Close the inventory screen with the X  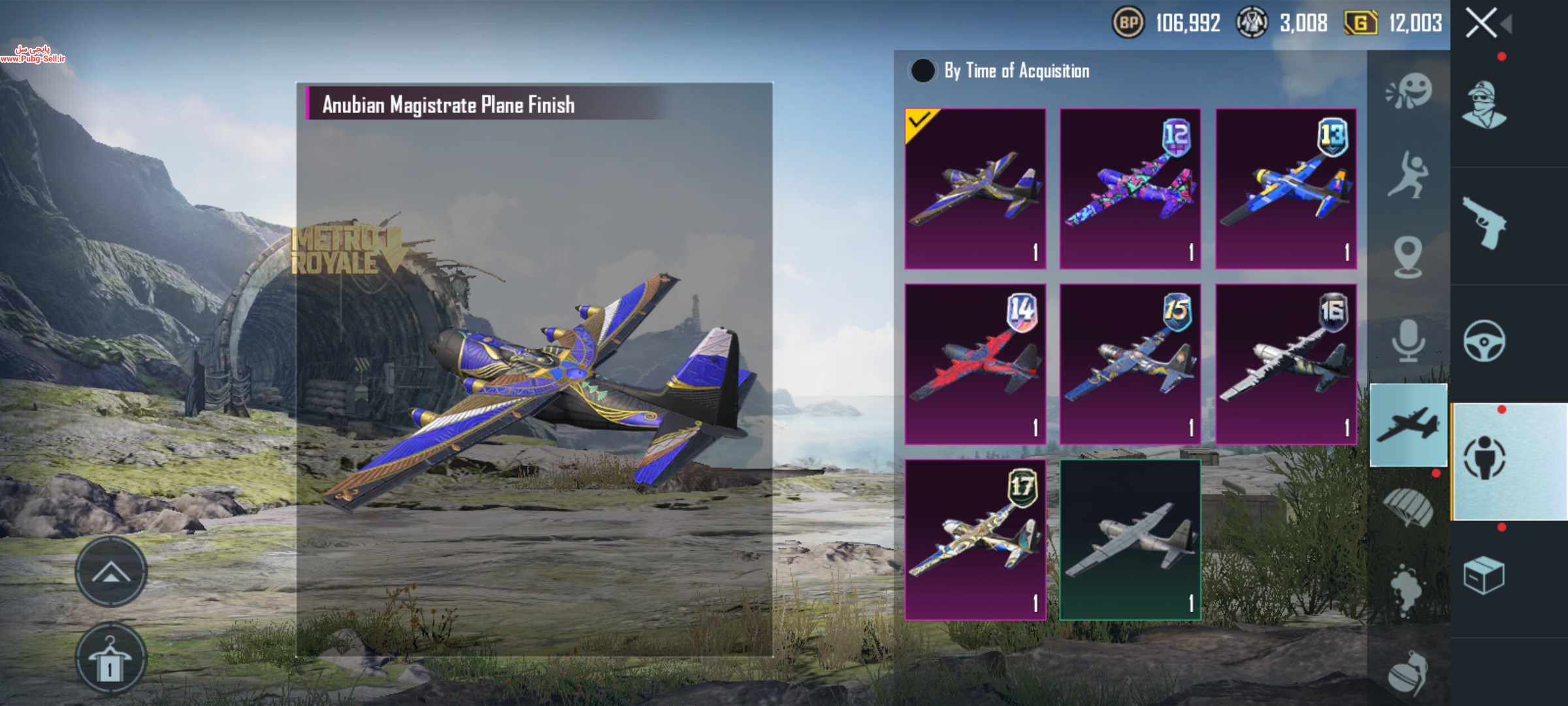1481,24
